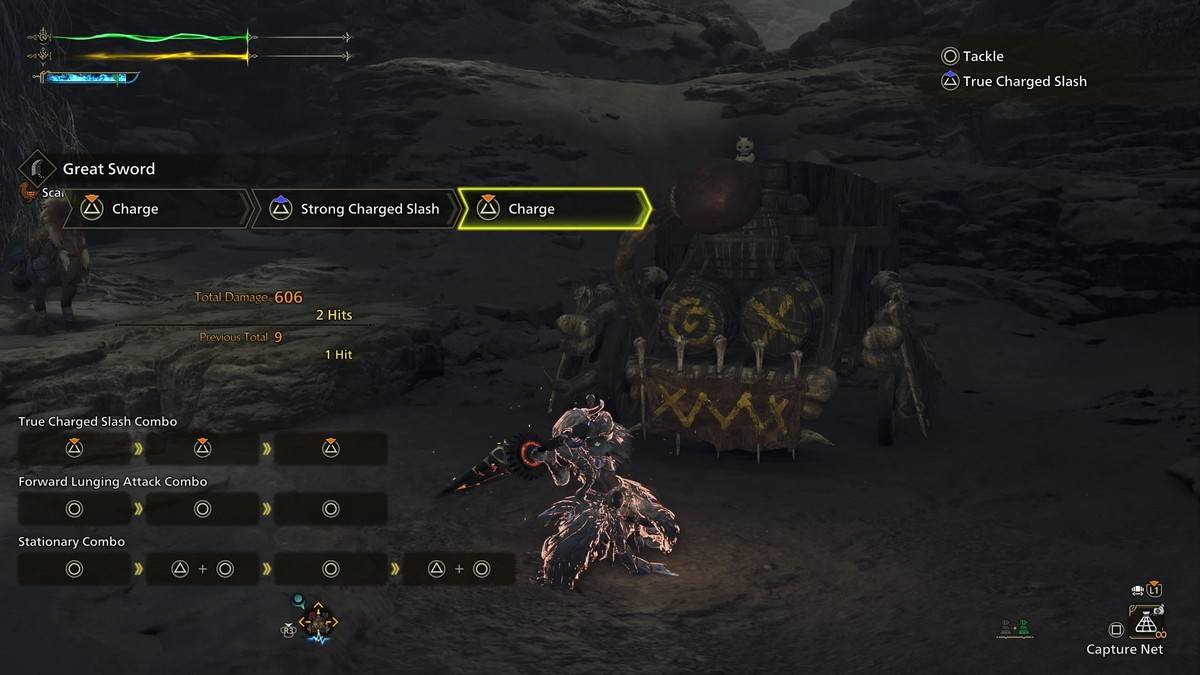
Task: Choose the Stationary Combo entry
Action: (72, 542)
